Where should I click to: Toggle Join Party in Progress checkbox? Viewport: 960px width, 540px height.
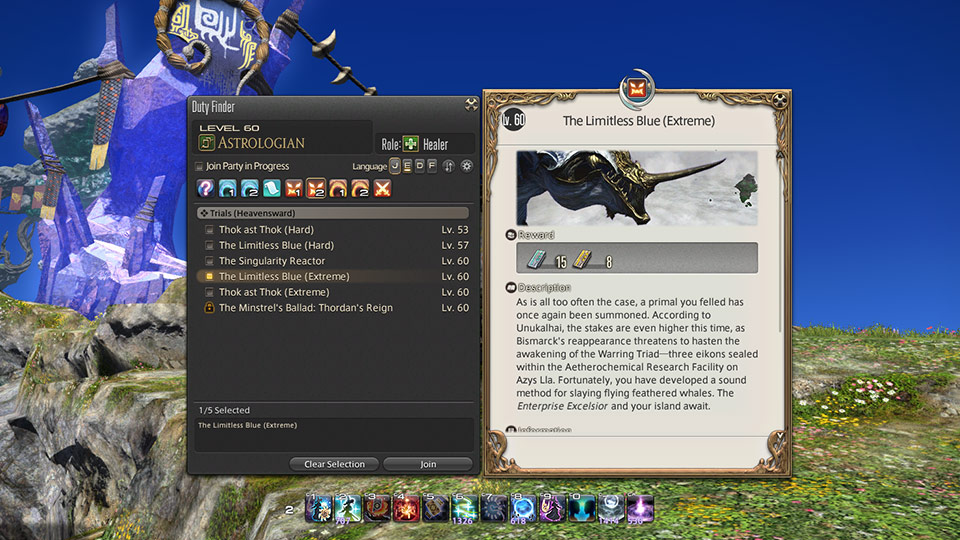tap(199, 166)
